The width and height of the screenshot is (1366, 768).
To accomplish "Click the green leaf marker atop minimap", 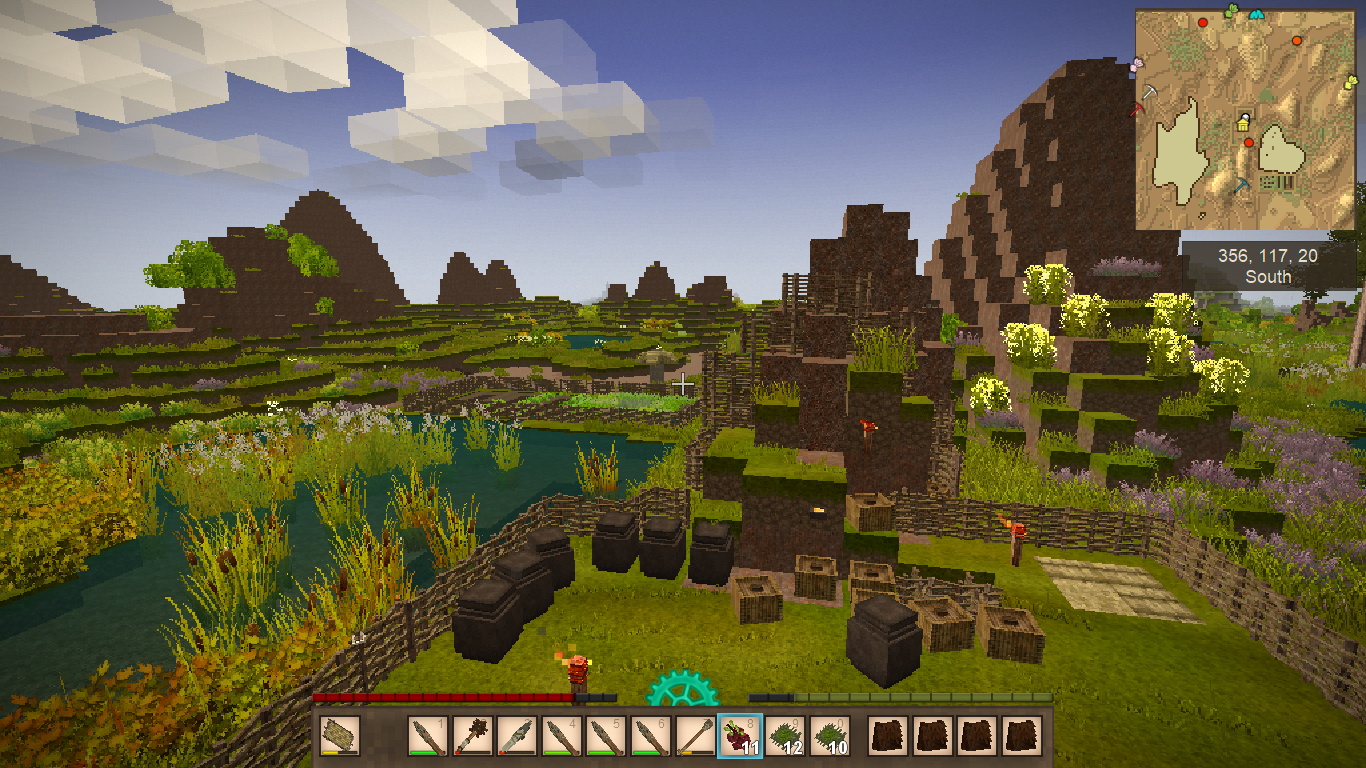I will (x=1233, y=11).
